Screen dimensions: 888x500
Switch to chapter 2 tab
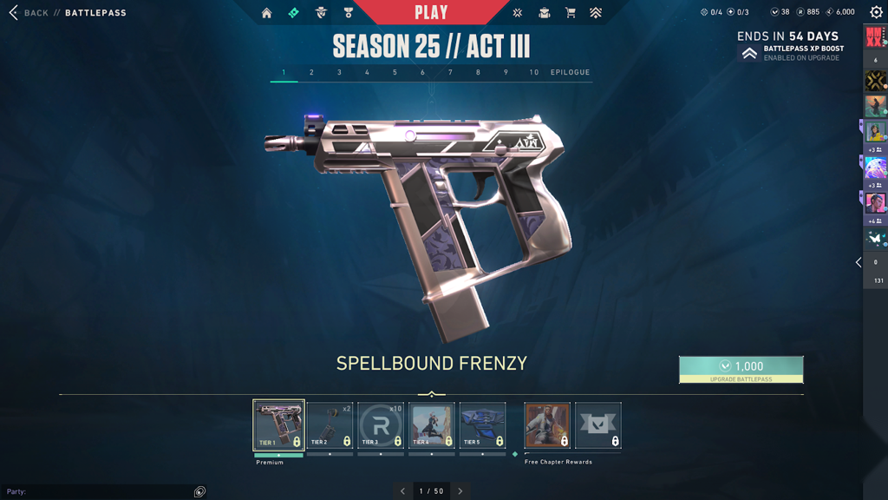[311, 73]
